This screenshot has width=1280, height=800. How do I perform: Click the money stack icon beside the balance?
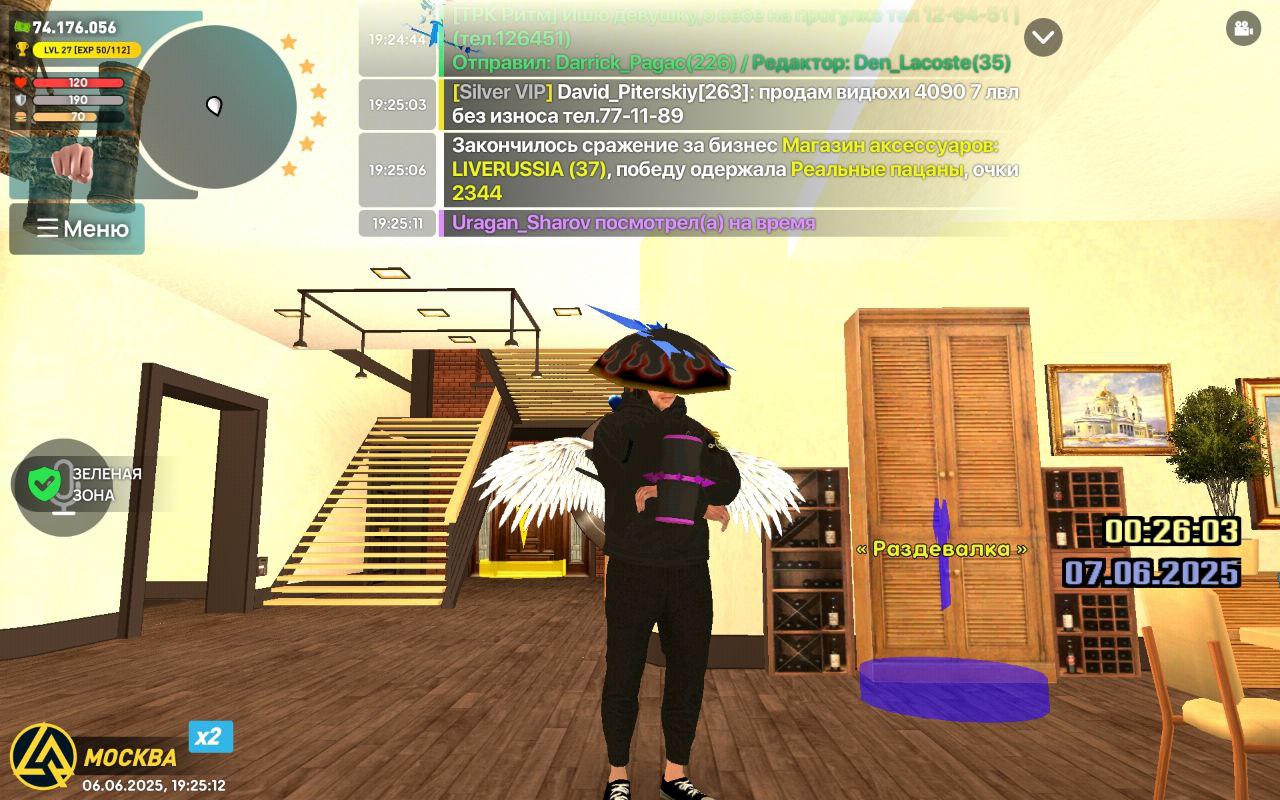pyautogui.click(x=22, y=26)
